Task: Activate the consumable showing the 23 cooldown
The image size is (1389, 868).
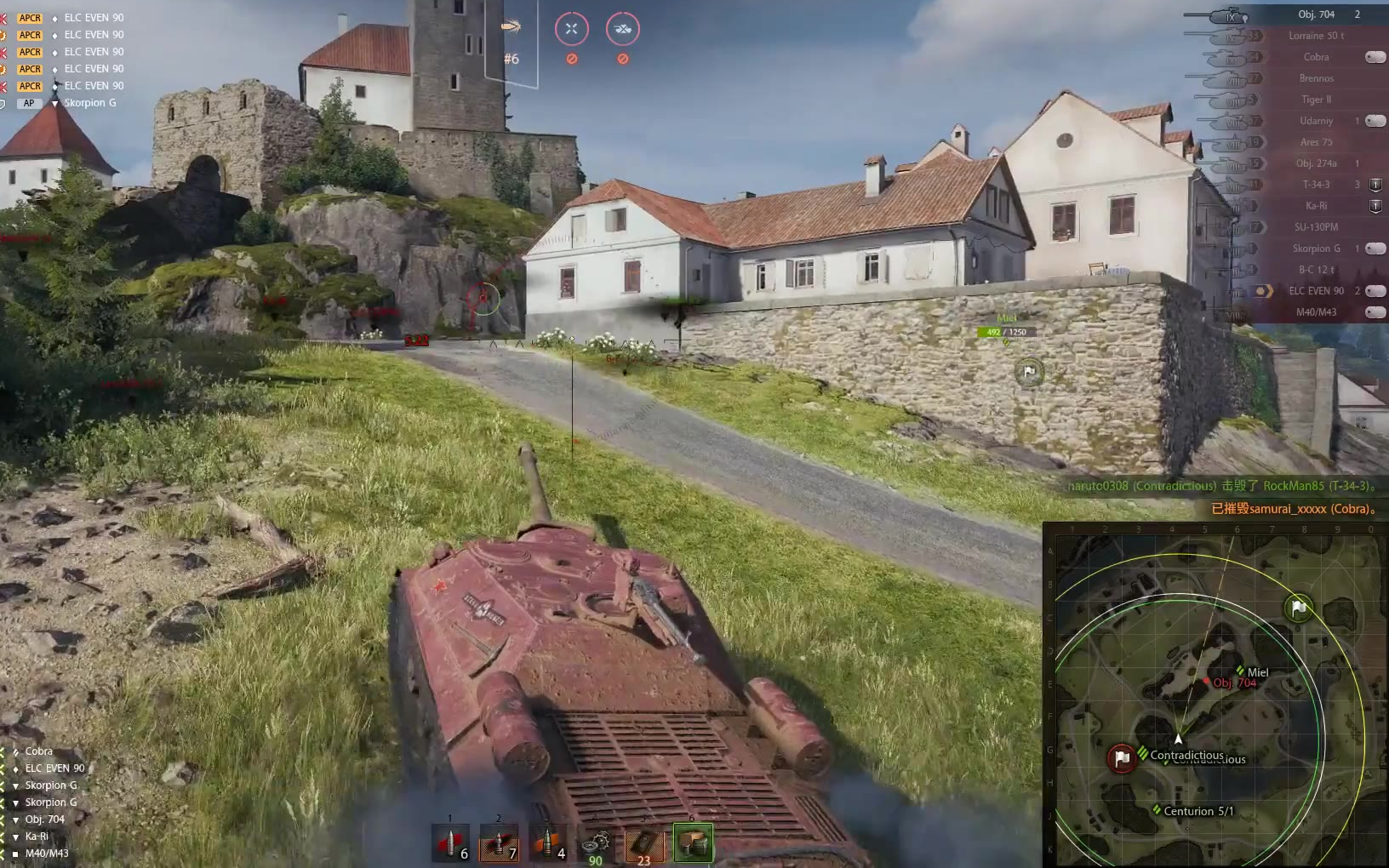Action: (x=644, y=844)
